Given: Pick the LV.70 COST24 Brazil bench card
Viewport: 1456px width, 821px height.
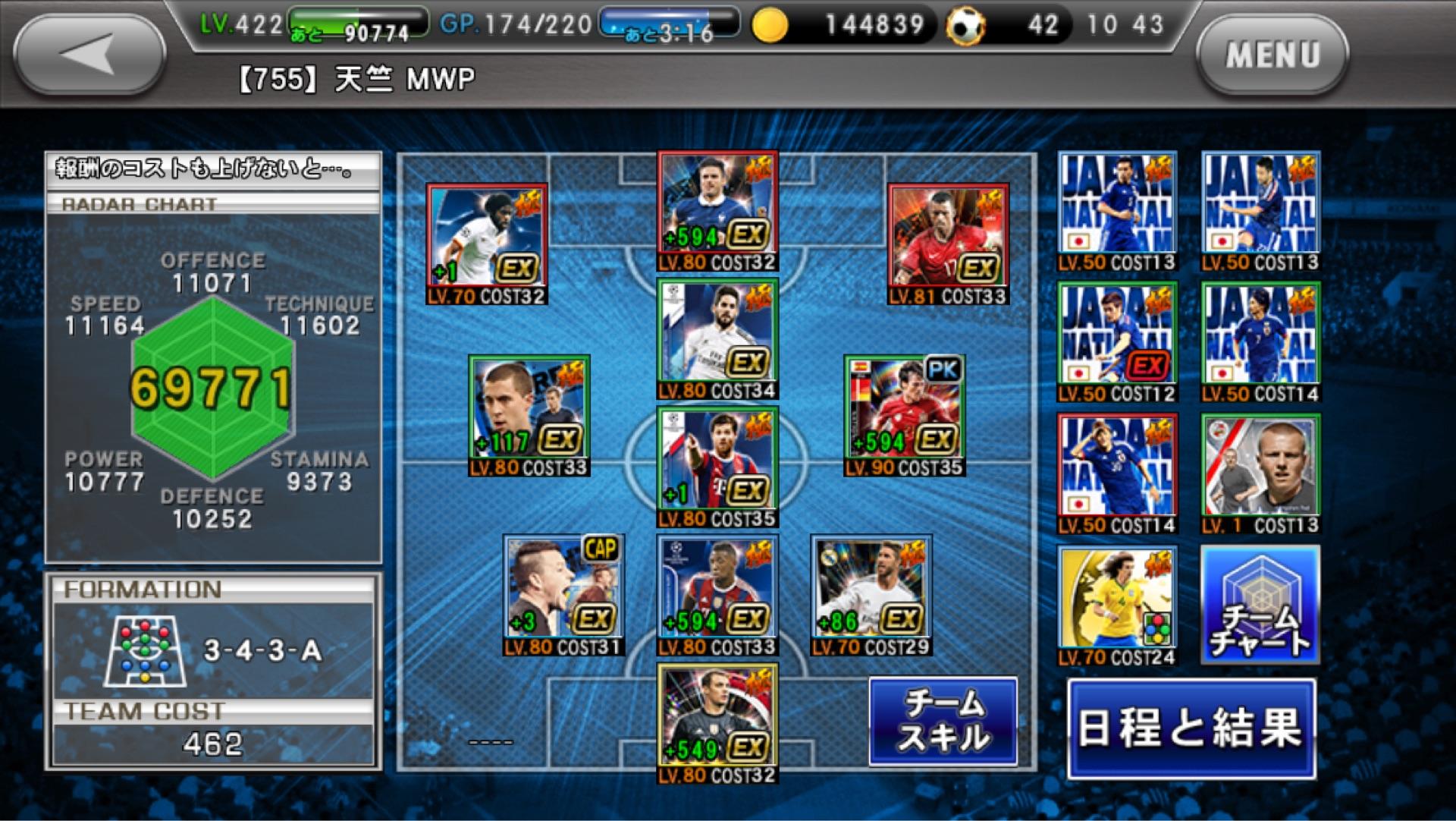Looking at the screenshot, I should pos(1117,605).
